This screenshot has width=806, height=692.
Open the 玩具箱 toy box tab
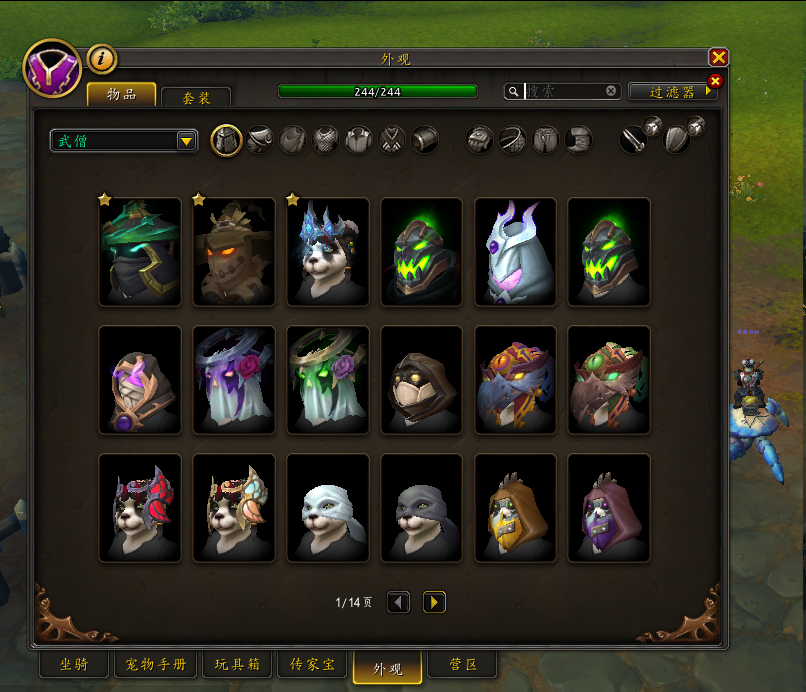236,664
